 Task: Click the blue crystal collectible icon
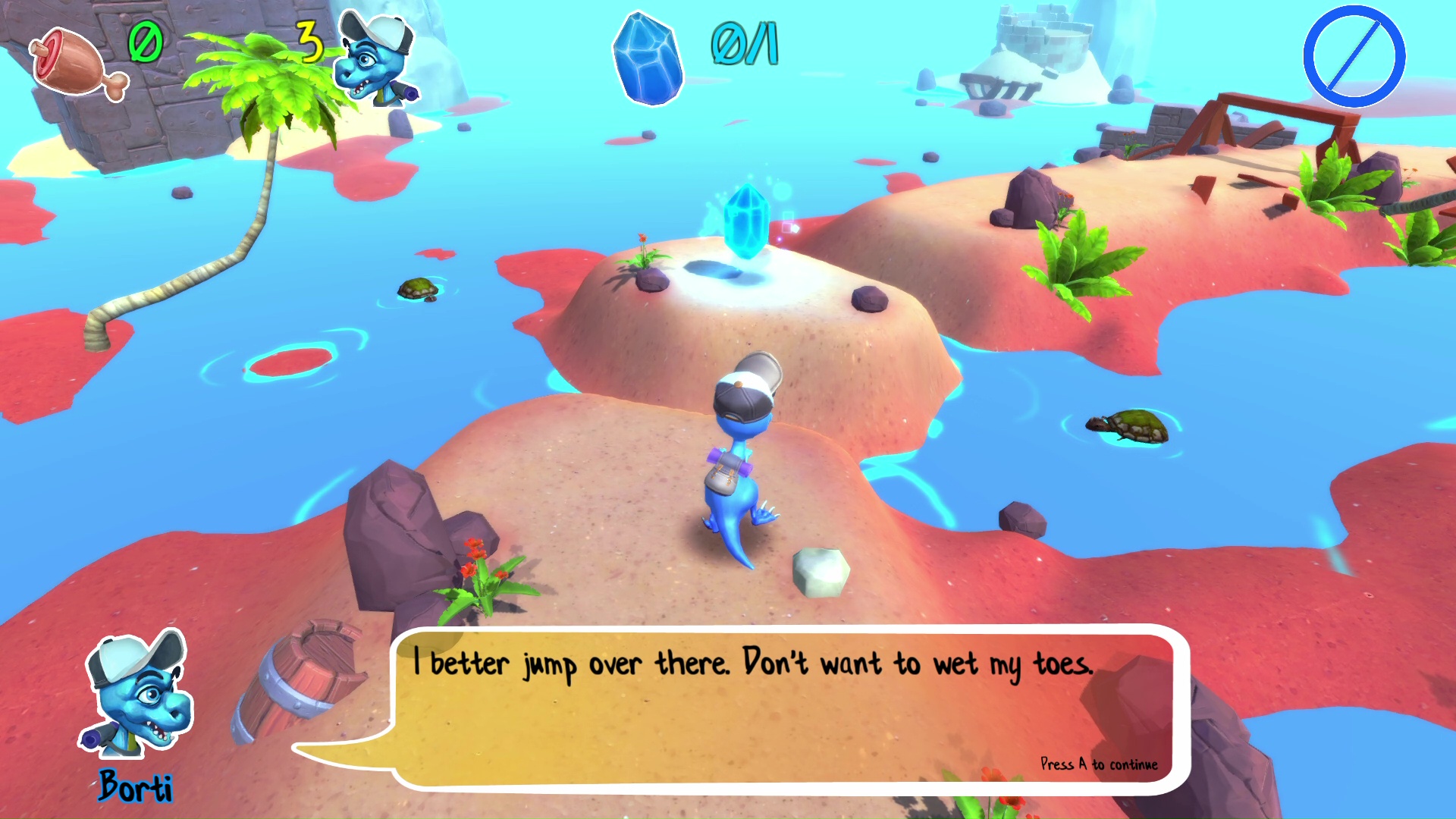coord(647,59)
